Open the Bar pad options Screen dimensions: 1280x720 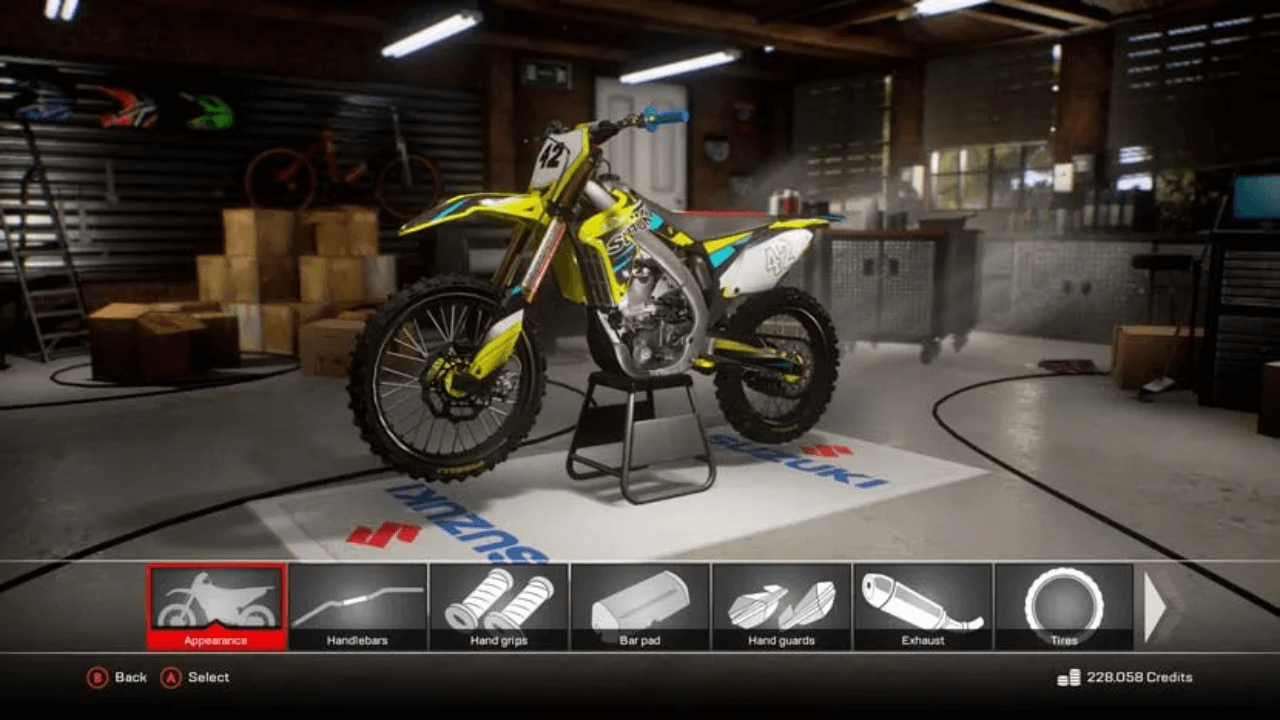pos(640,606)
